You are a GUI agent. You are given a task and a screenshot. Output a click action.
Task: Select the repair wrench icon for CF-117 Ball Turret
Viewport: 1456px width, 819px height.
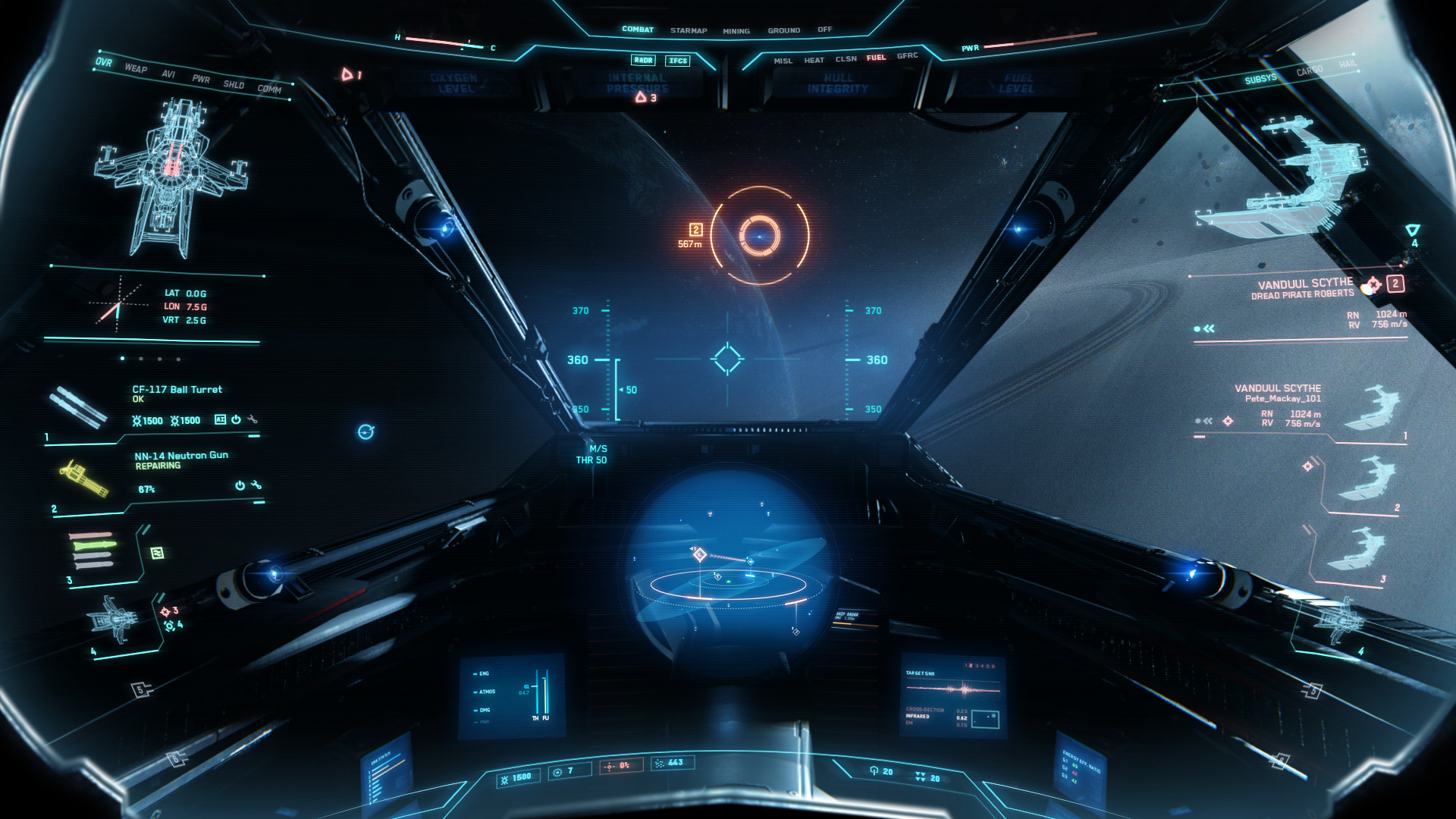(253, 420)
